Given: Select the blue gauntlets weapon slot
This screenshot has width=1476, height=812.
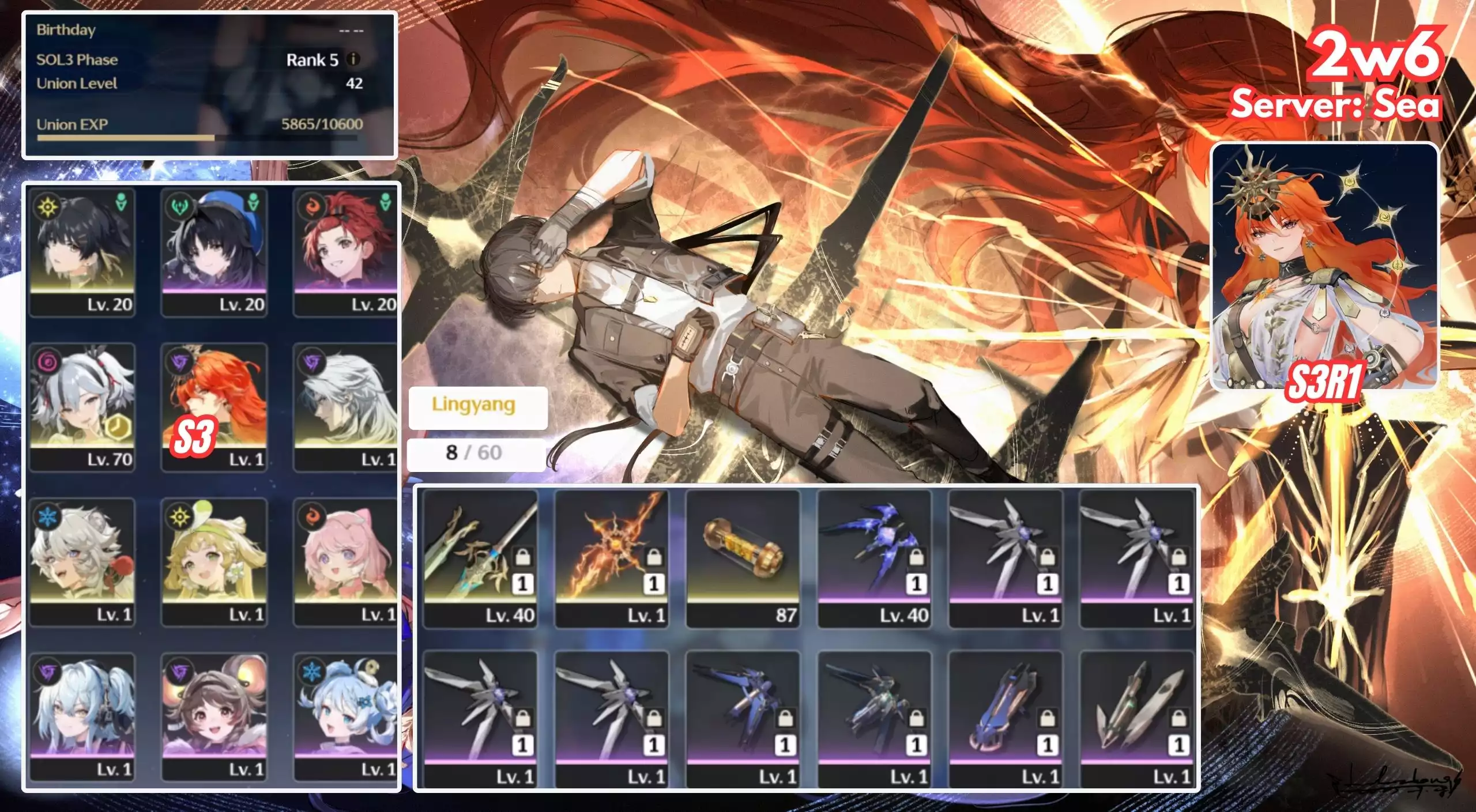Looking at the screenshot, I should [x=1006, y=719].
